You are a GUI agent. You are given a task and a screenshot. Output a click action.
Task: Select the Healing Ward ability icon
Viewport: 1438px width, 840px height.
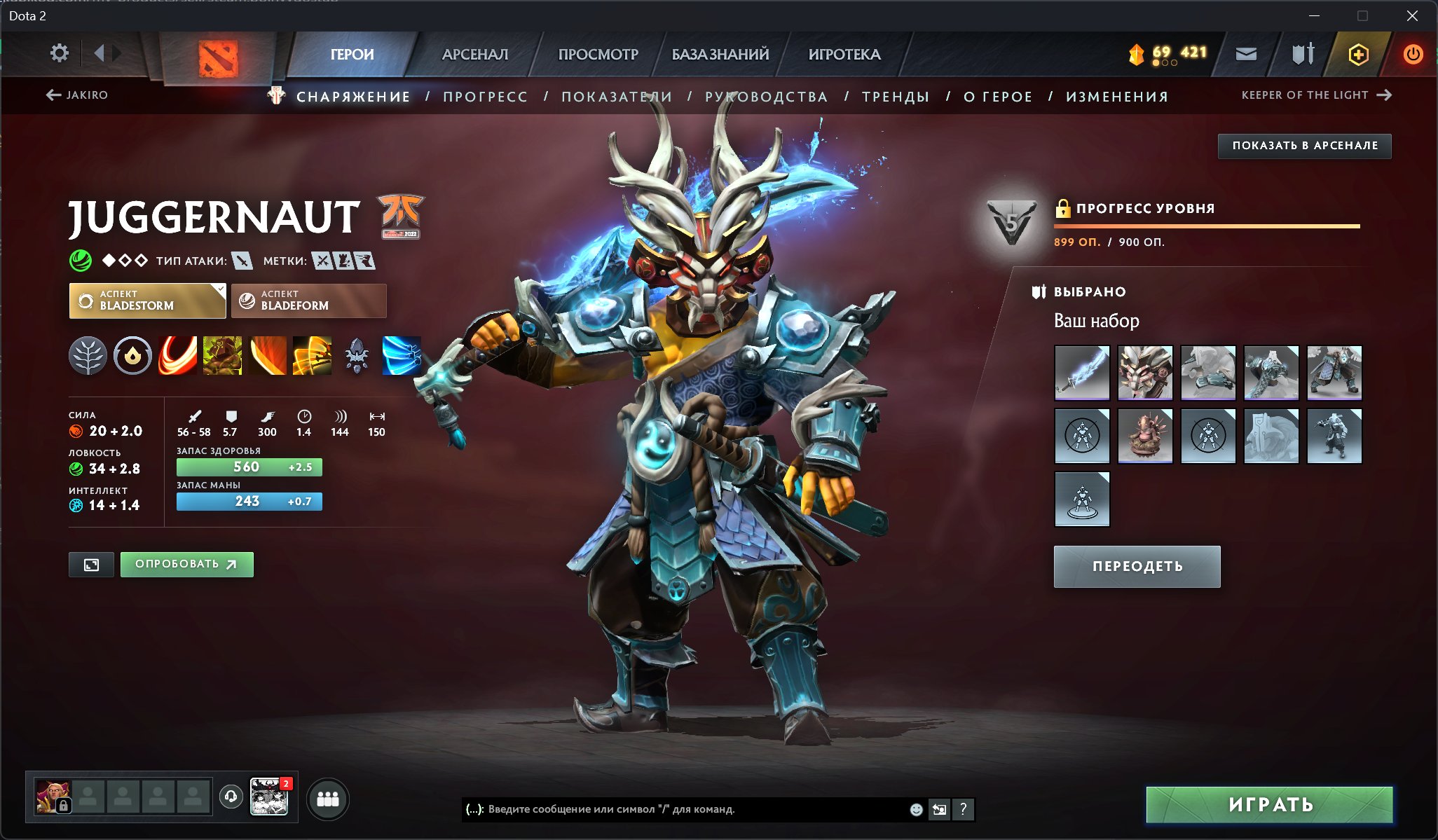223,355
